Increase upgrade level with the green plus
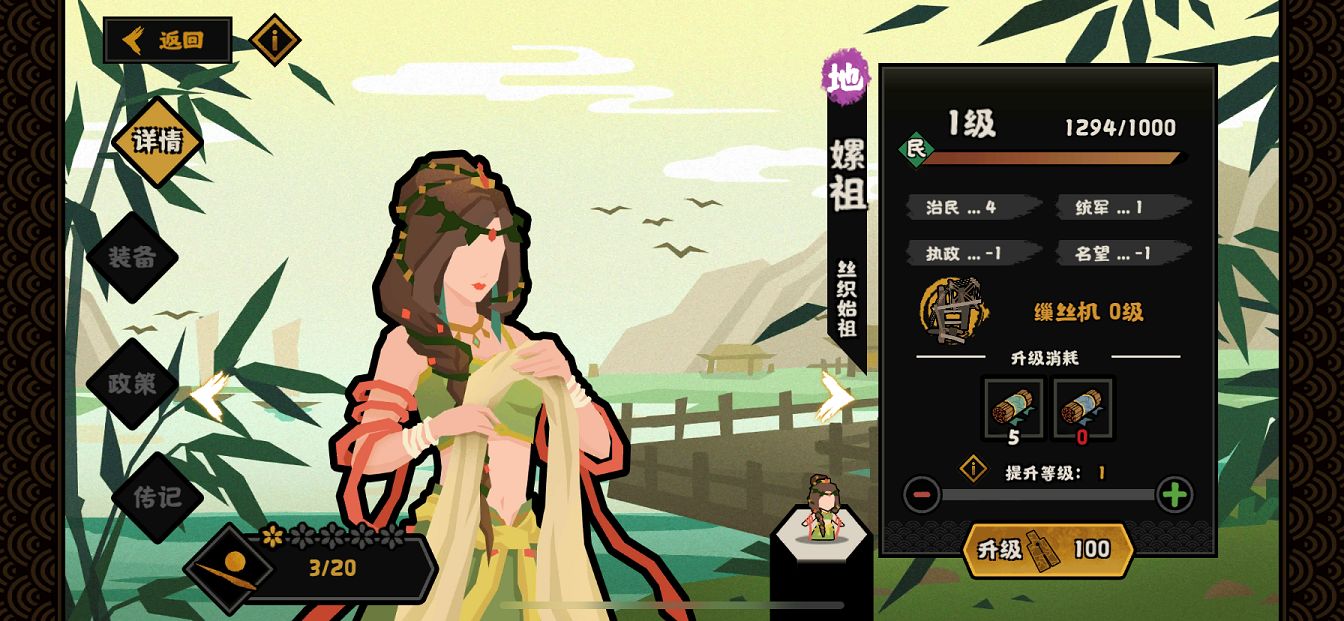This screenshot has height=621, width=1344. coord(1174,494)
